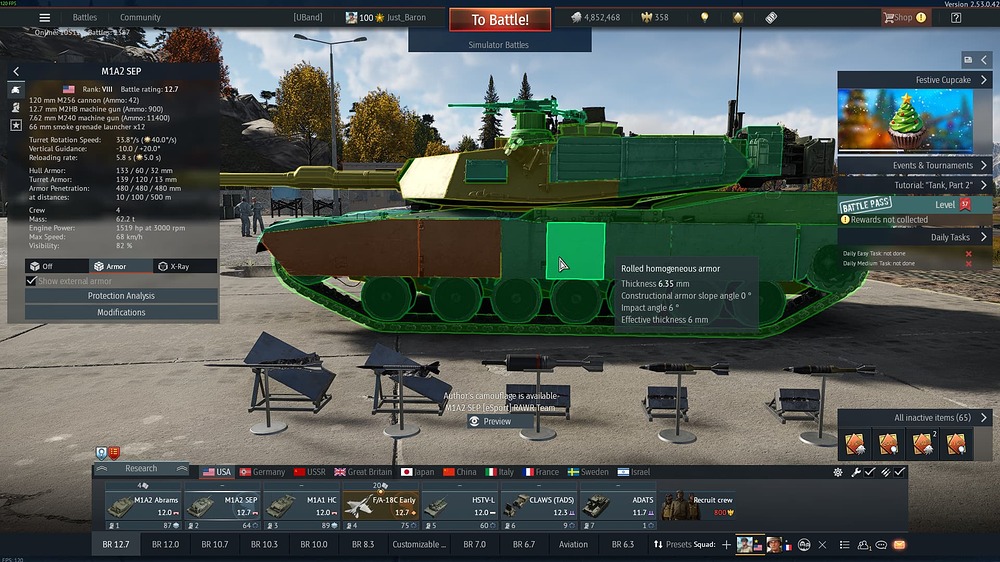Expand Daily Tasks panel
Image resolution: width=1000 pixels, height=562 pixels.
click(915, 238)
